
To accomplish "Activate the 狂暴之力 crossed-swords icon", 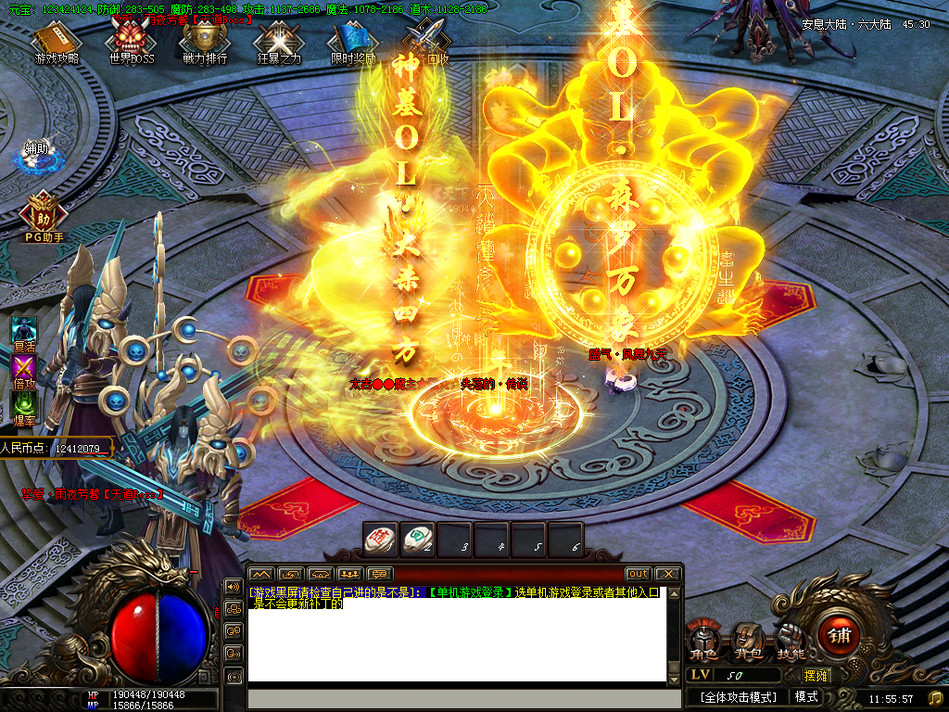I will click(278, 41).
